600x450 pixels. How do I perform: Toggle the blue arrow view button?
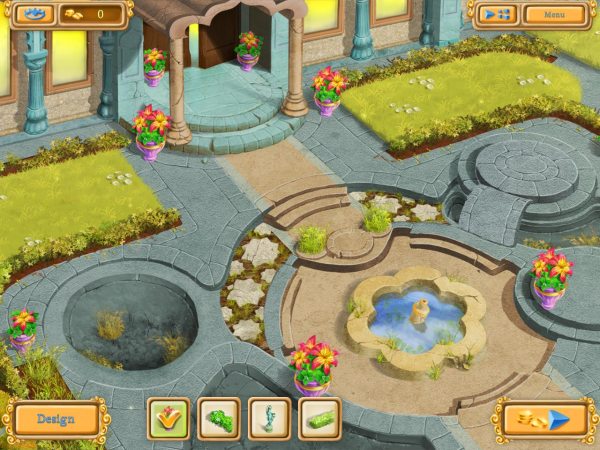click(494, 15)
